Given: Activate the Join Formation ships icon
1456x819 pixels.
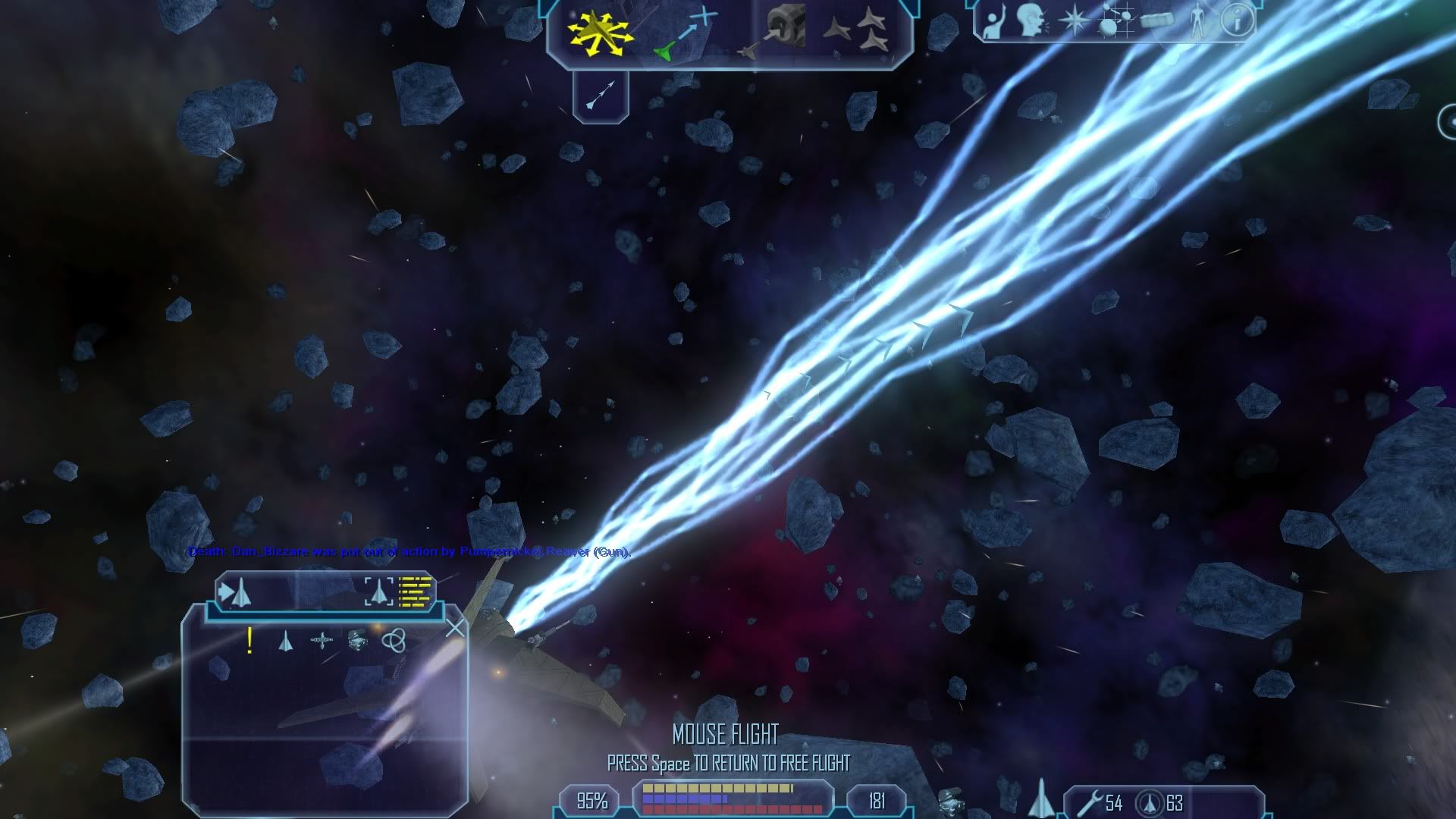Looking at the screenshot, I should click(857, 32).
